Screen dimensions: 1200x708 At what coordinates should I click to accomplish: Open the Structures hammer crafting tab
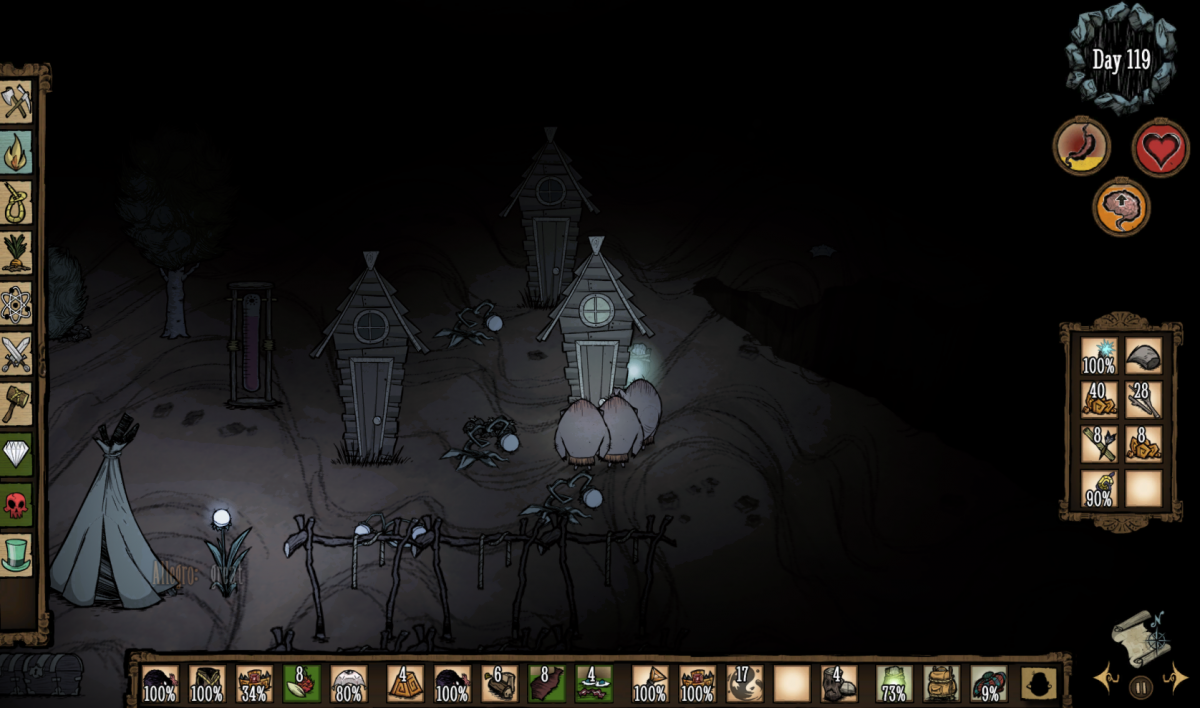click(x=16, y=404)
